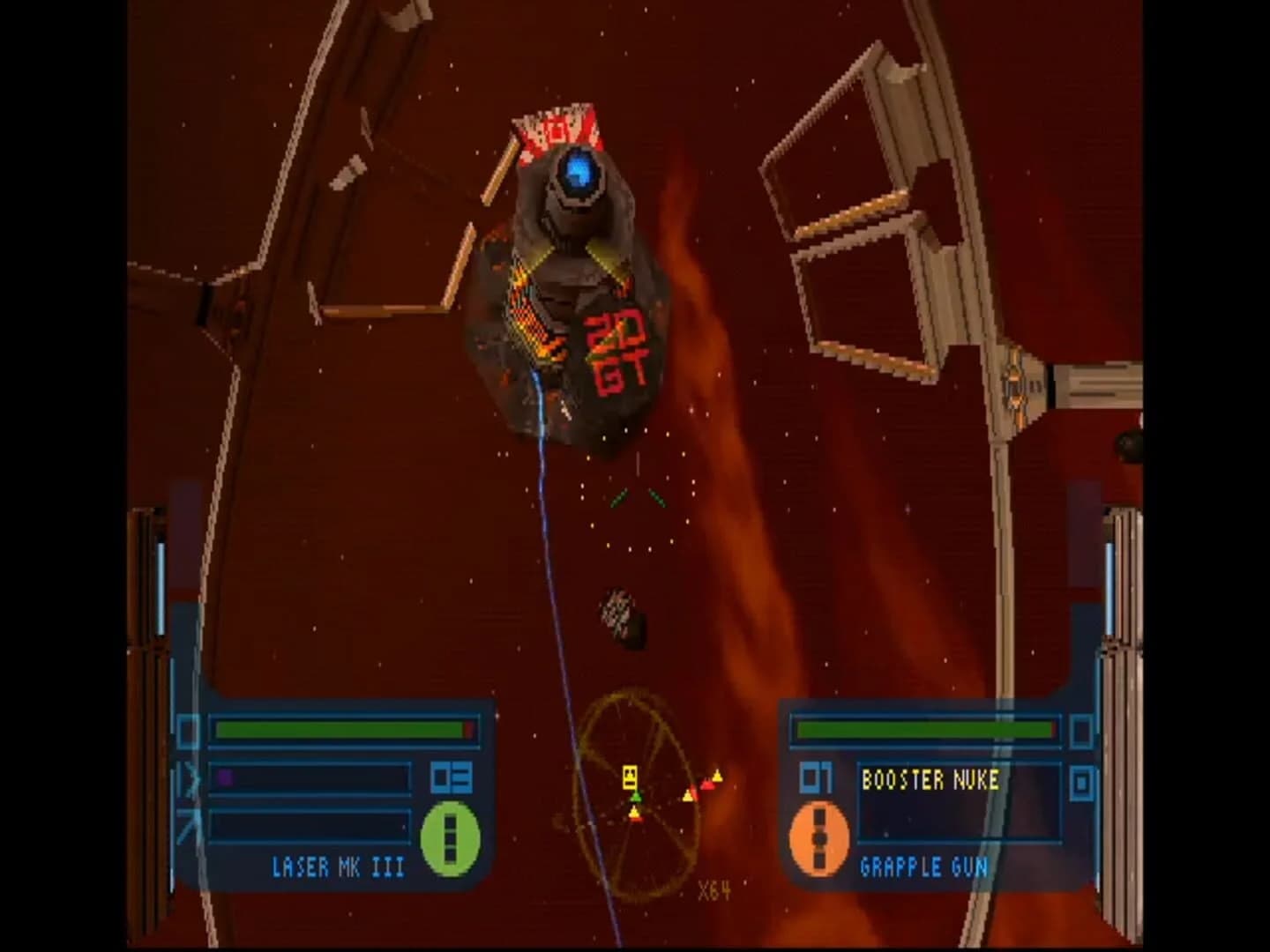Click the yellow smiley marker on the radar
The width and height of the screenshot is (1270, 952).
click(629, 775)
